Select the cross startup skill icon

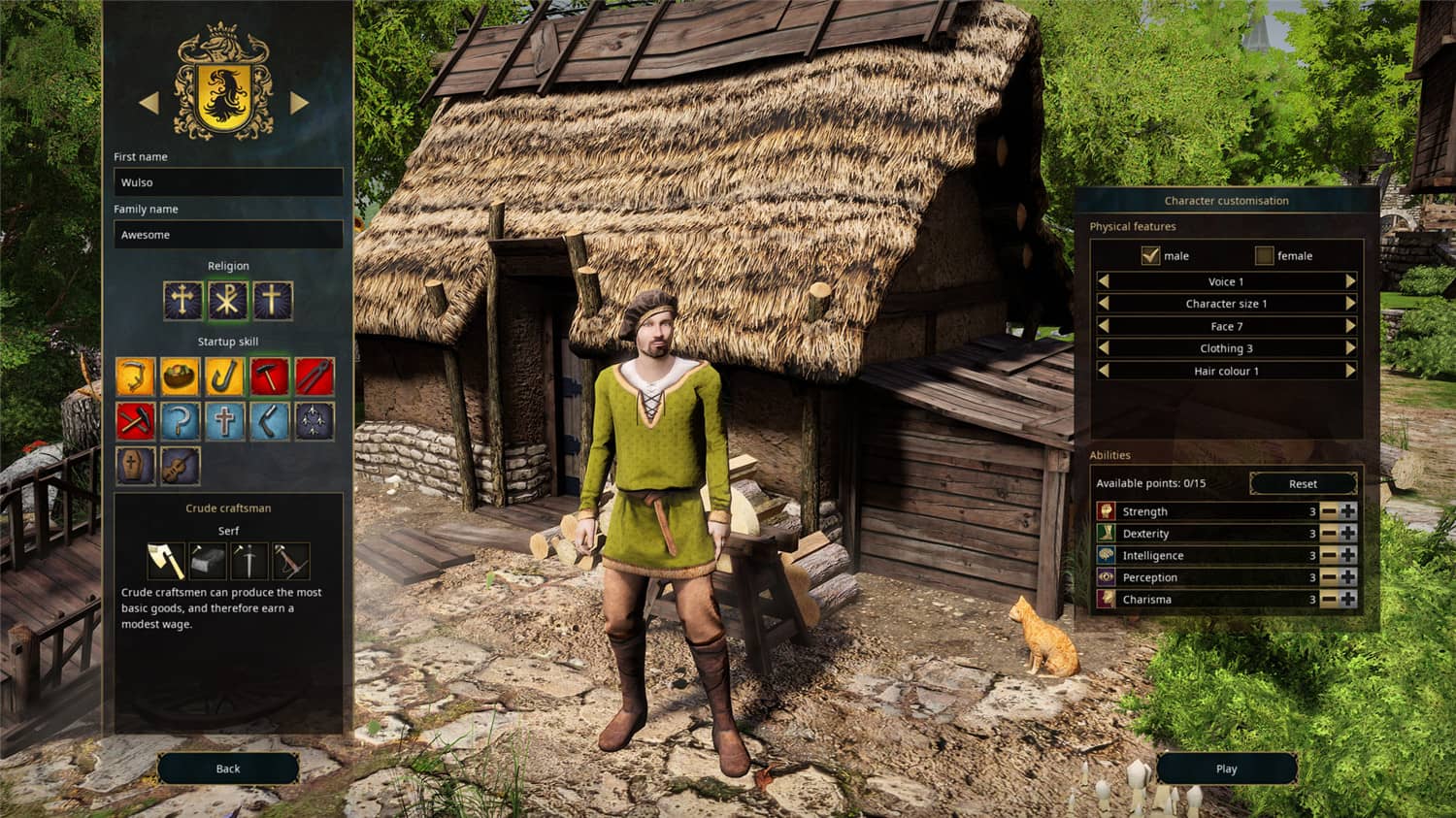(226, 421)
